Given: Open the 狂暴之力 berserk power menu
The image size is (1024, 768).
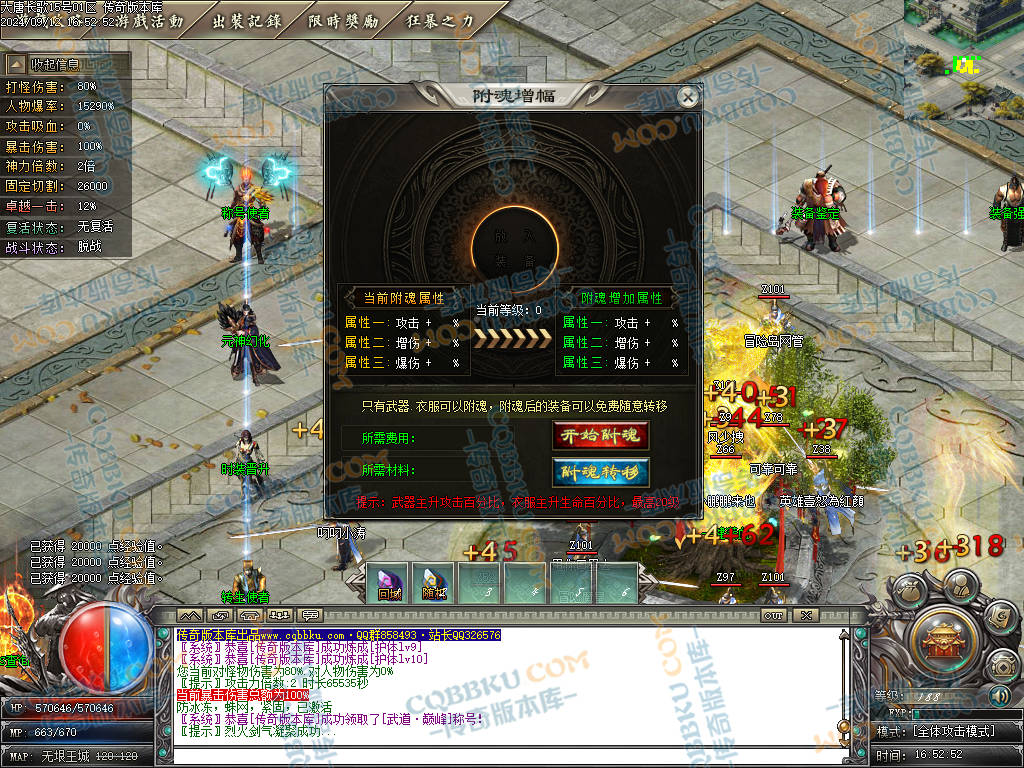Looking at the screenshot, I should coord(441,20).
